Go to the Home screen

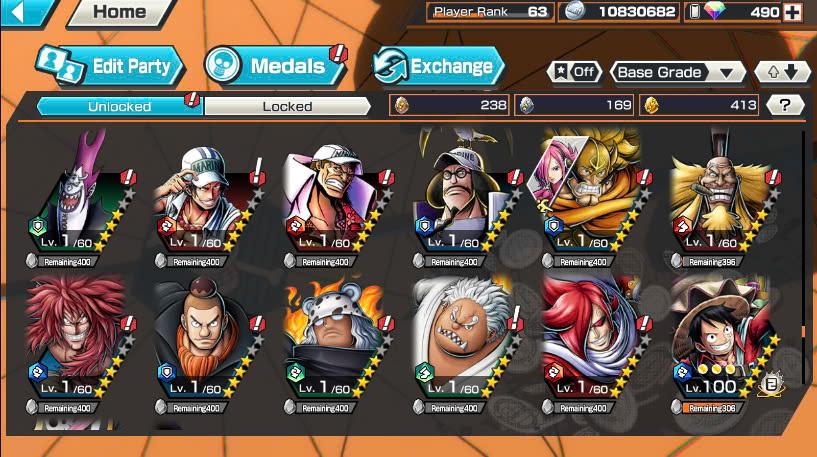118,12
